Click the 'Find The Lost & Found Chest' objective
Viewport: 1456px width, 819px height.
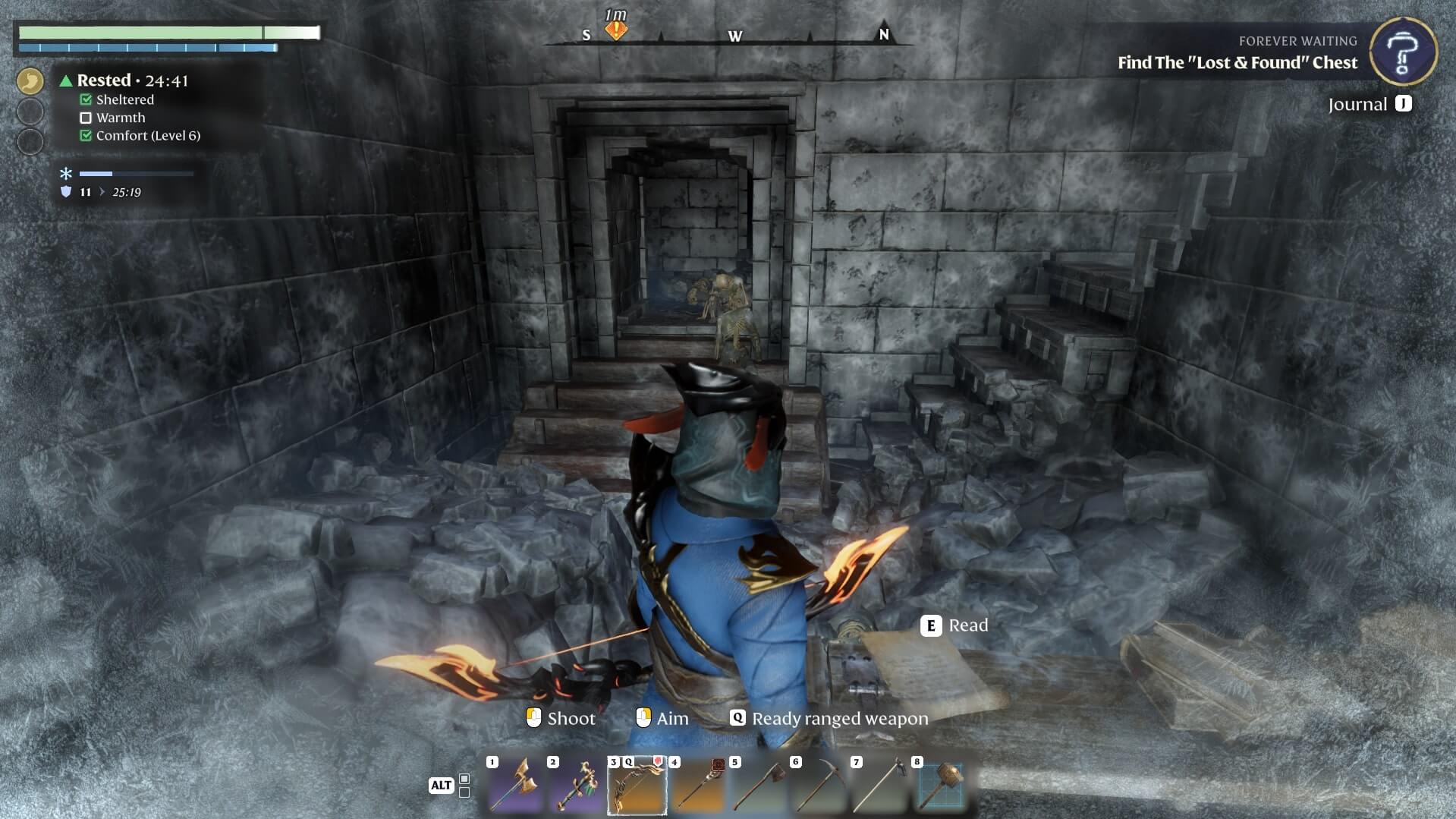coord(1237,63)
